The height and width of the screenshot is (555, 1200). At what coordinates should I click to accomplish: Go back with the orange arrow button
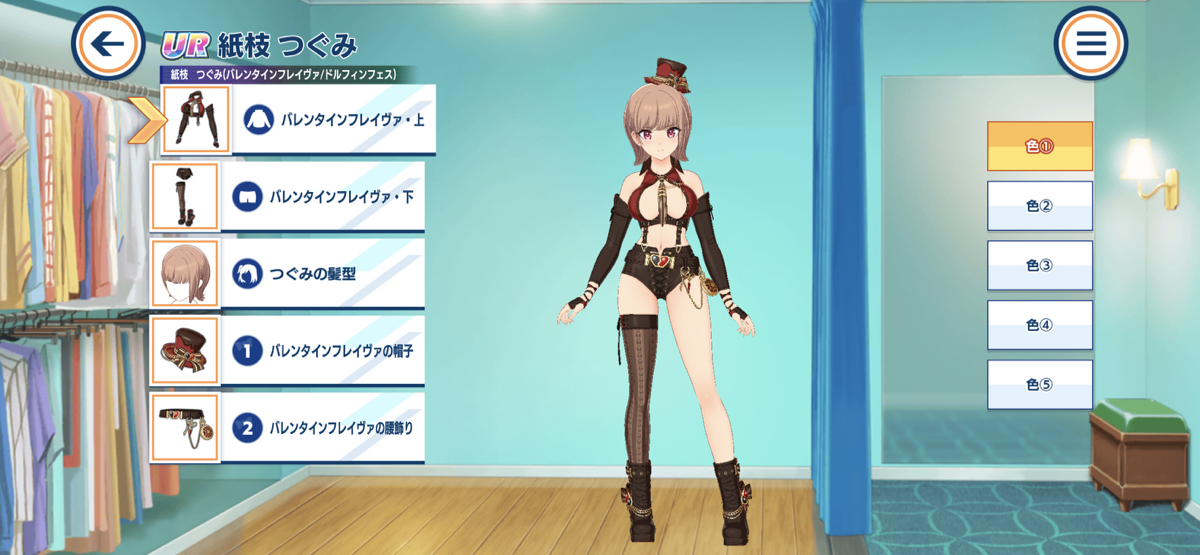109,43
